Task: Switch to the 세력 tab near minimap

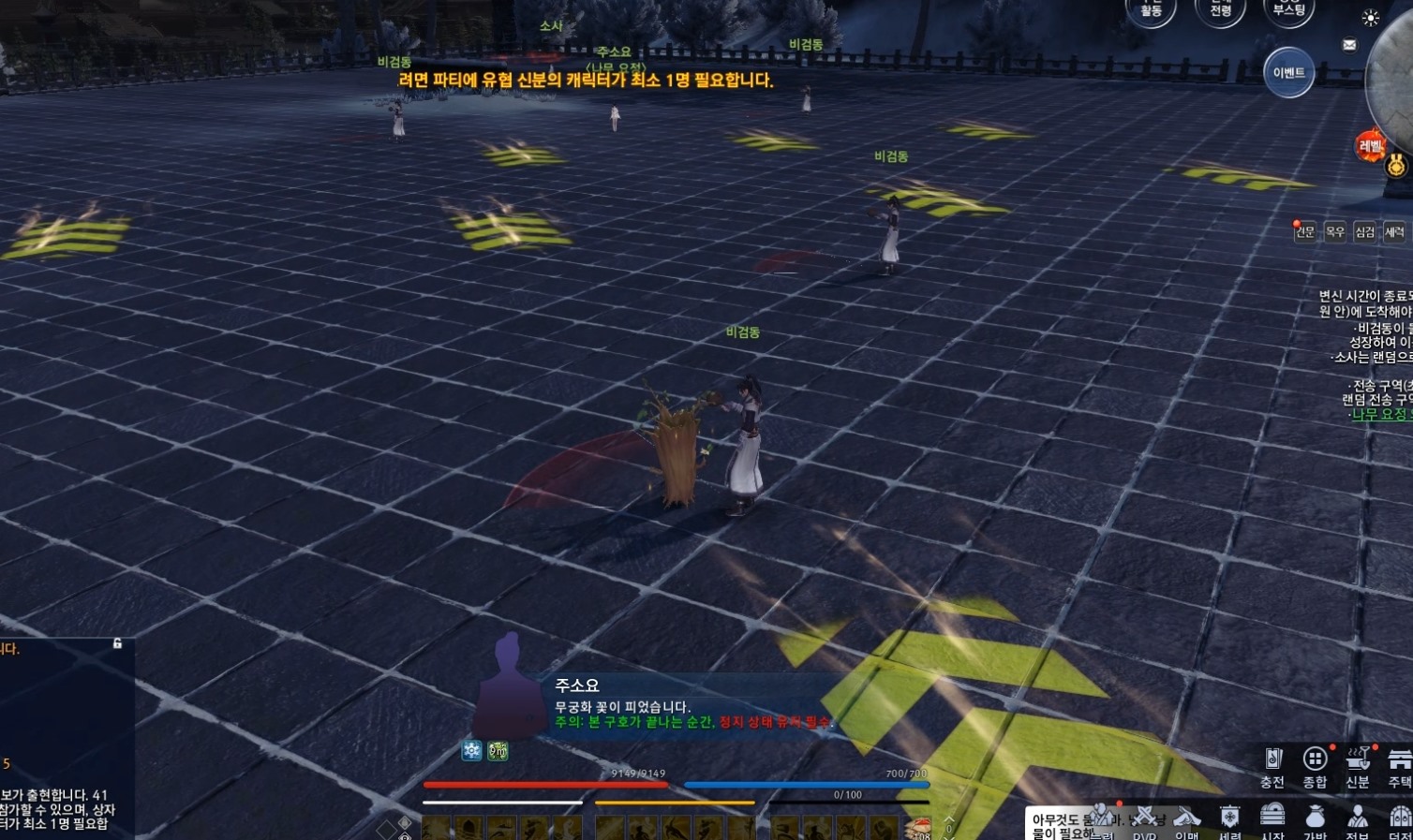Action: (1394, 231)
